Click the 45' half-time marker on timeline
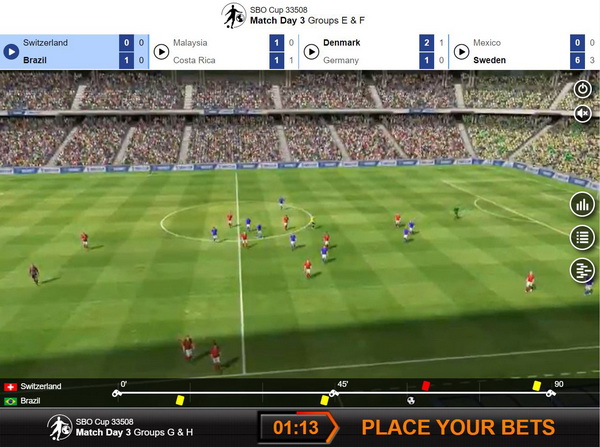 pyautogui.click(x=334, y=393)
